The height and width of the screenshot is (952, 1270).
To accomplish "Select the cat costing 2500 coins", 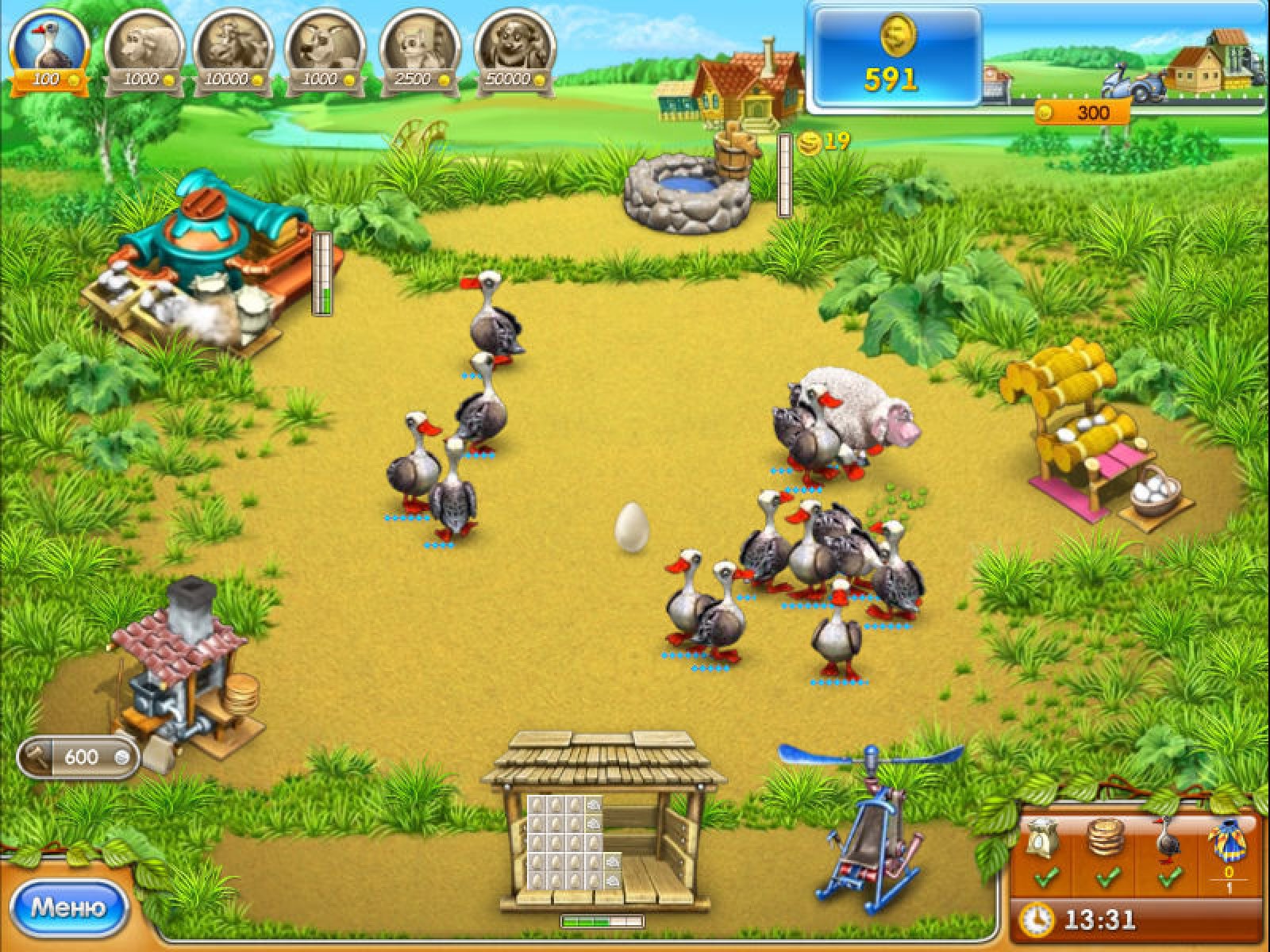I will 419,49.
